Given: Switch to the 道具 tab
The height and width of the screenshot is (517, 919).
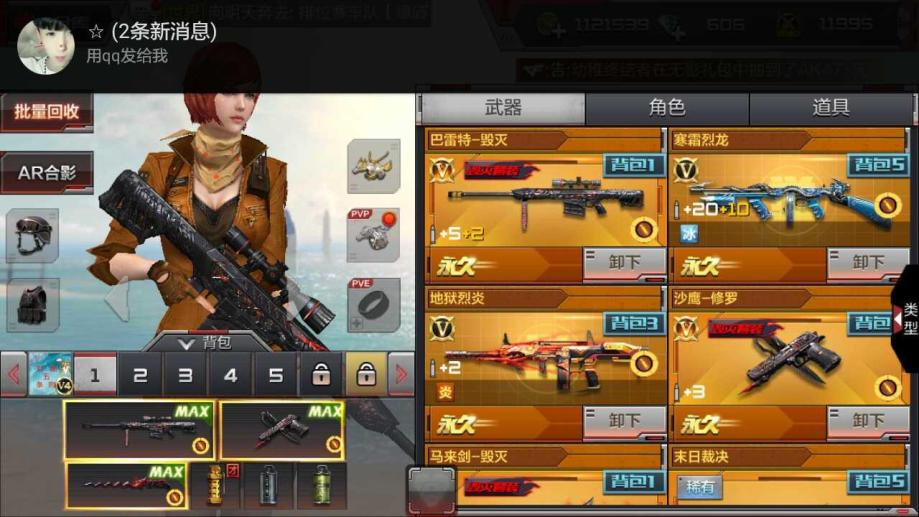Looking at the screenshot, I should click(831, 109).
